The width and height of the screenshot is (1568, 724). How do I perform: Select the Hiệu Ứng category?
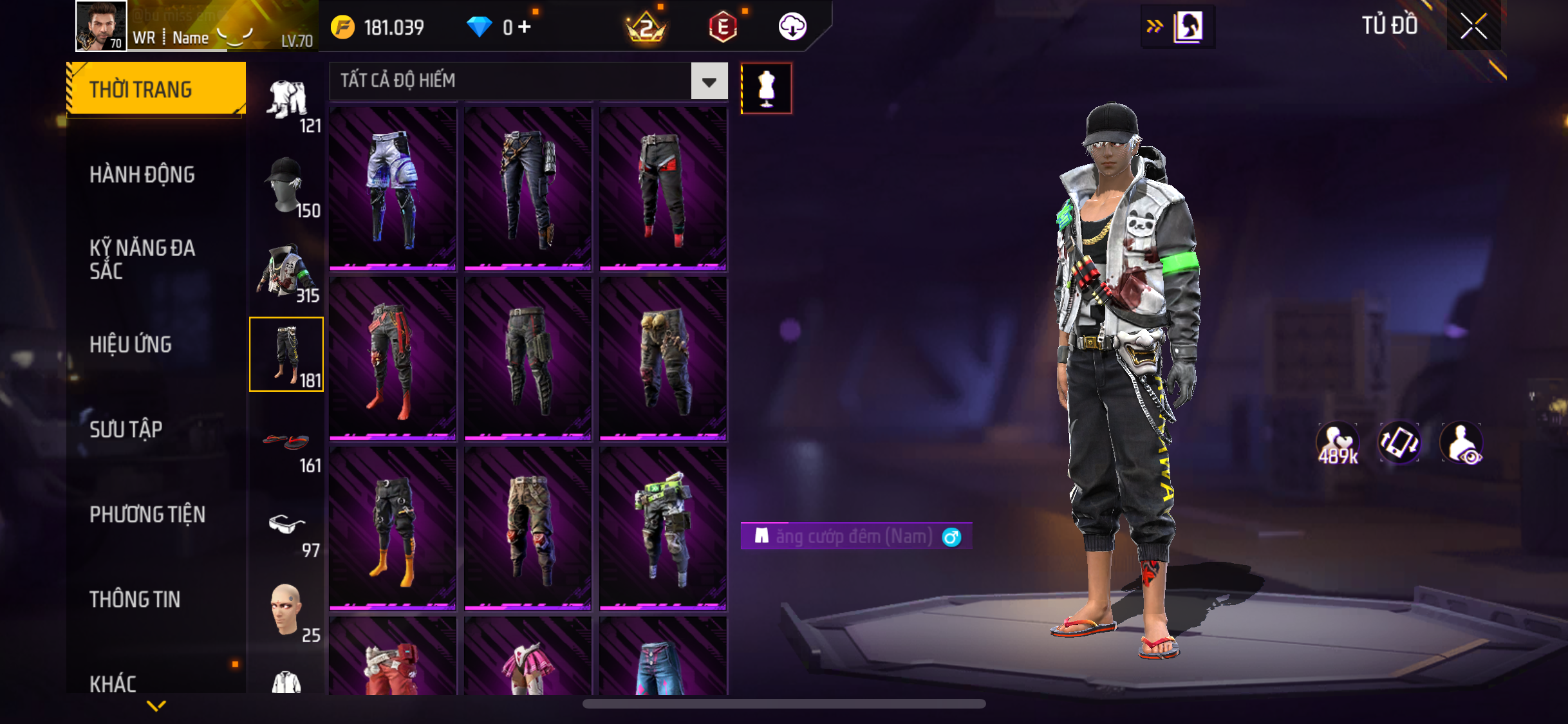click(131, 344)
